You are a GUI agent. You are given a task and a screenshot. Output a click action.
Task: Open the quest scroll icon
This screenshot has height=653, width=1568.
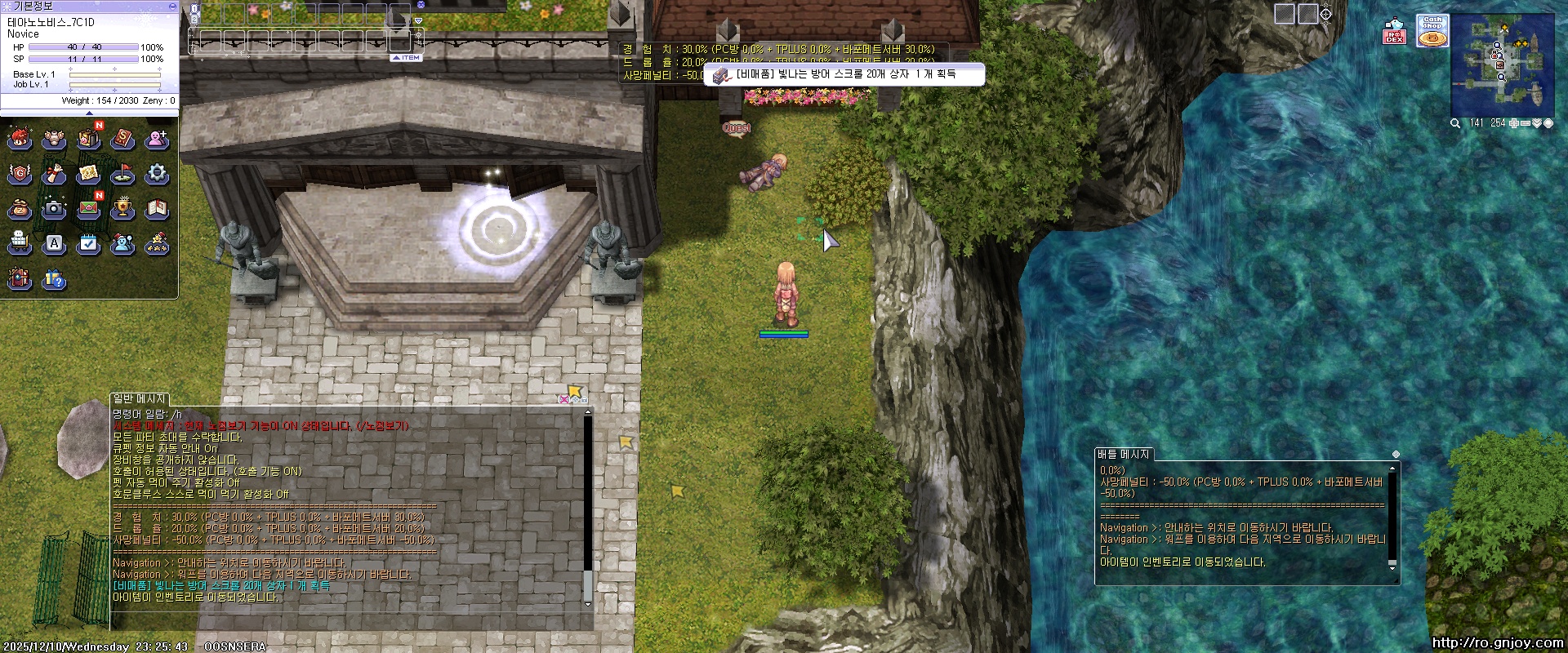click(x=54, y=174)
